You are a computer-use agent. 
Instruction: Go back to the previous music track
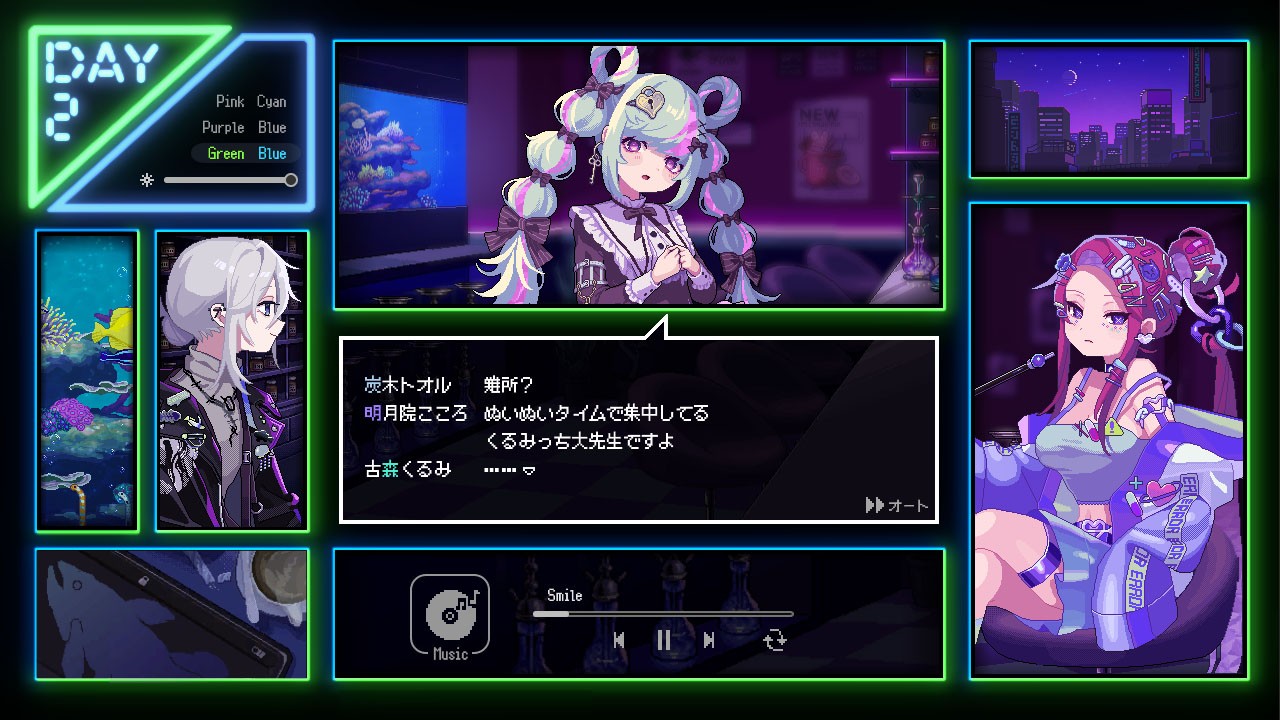[x=620, y=641]
